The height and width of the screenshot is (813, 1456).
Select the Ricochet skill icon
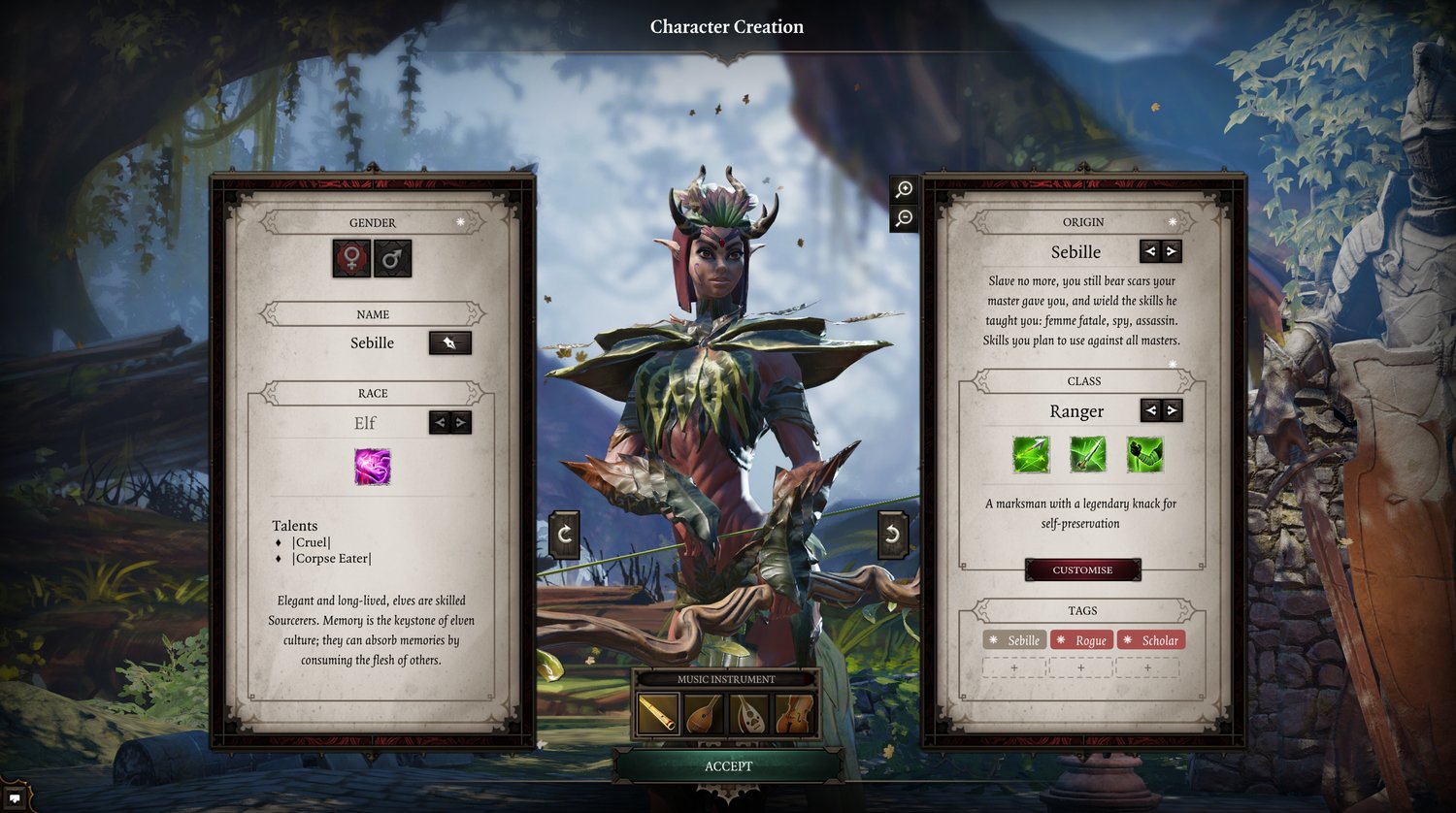click(x=1032, y=456)
